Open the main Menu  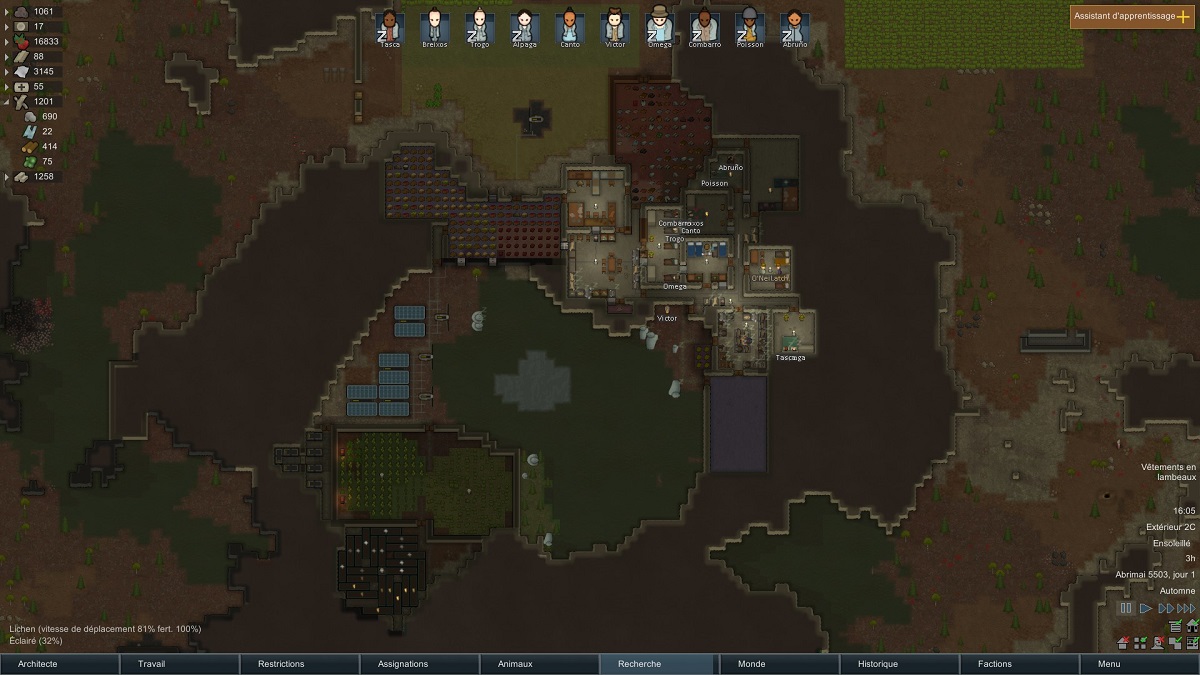pos(1140,664)
